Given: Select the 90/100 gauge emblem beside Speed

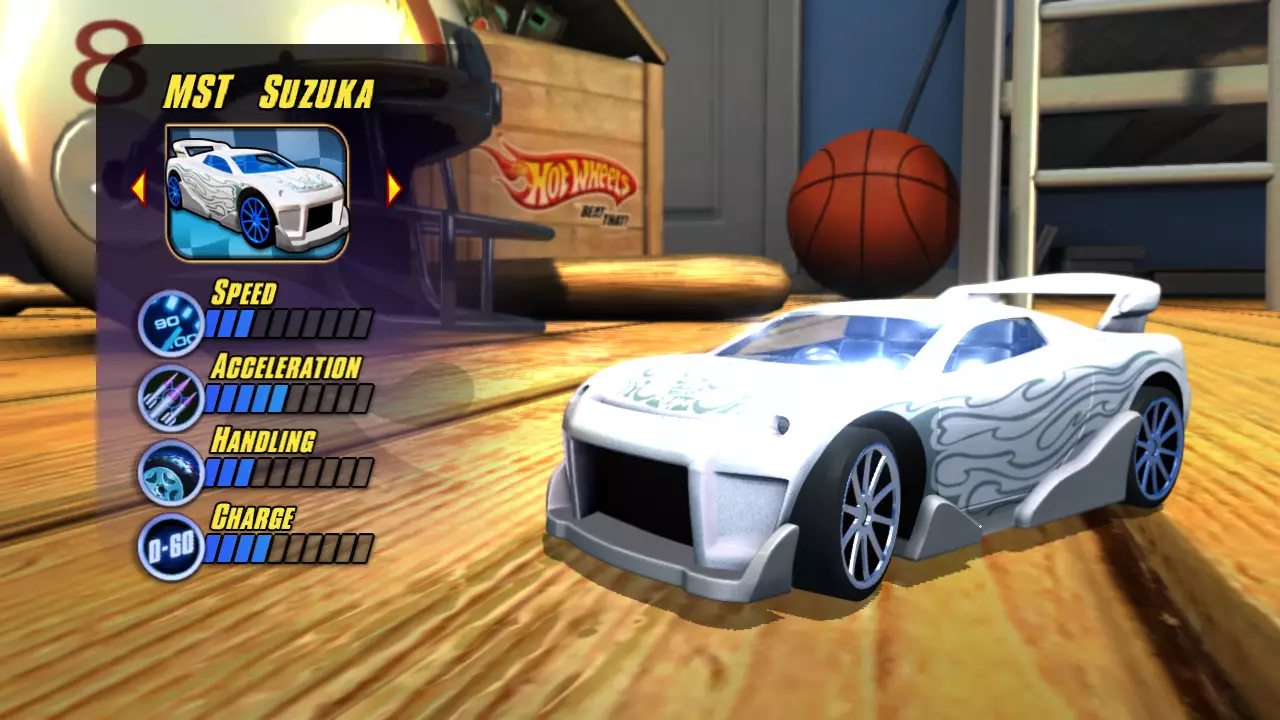Looking at the screenshot, I should pos(168,320).
